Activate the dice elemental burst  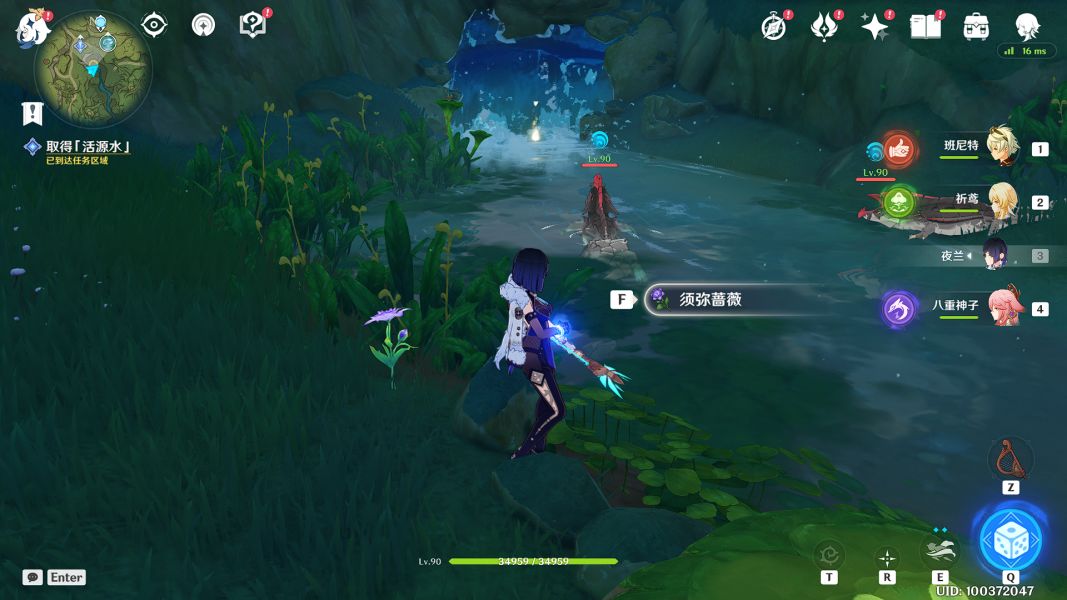point(1010,540)
